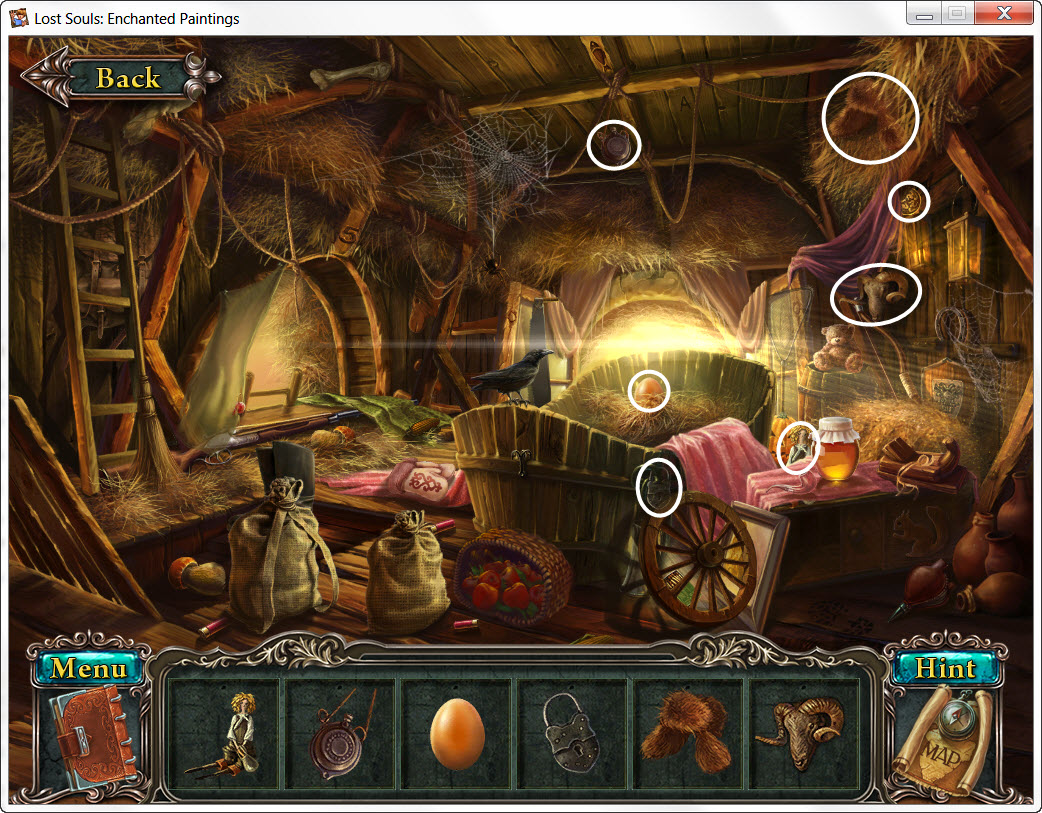Select the doll figure in the item bar
1042x813 pixels.
(x=224, y=735)
